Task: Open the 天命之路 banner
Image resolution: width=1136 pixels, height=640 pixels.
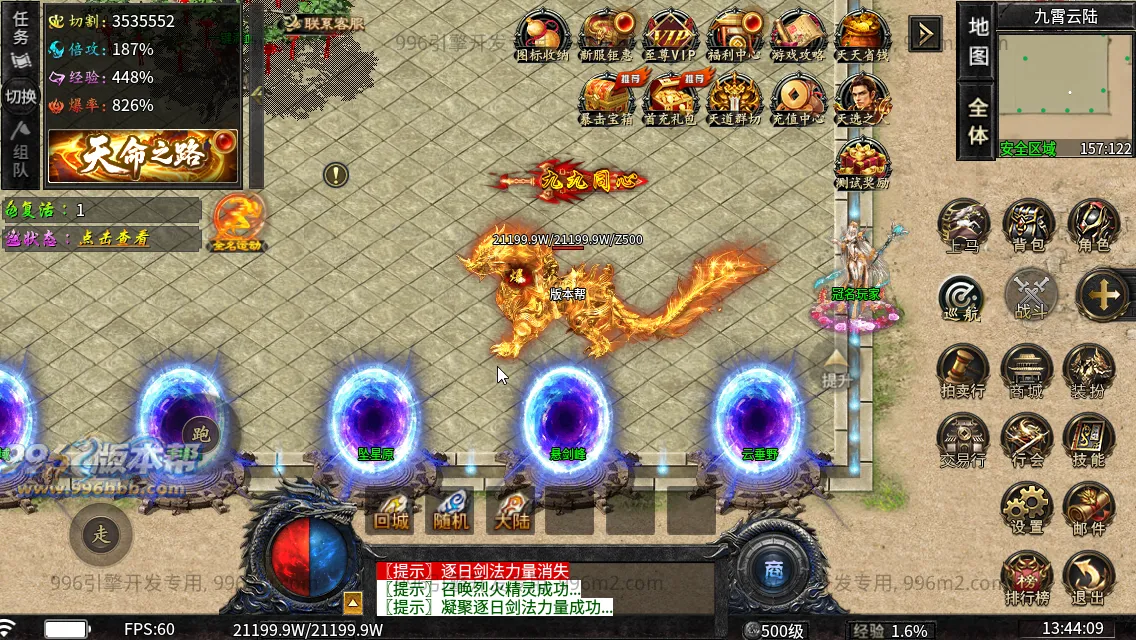Action: 142,156
